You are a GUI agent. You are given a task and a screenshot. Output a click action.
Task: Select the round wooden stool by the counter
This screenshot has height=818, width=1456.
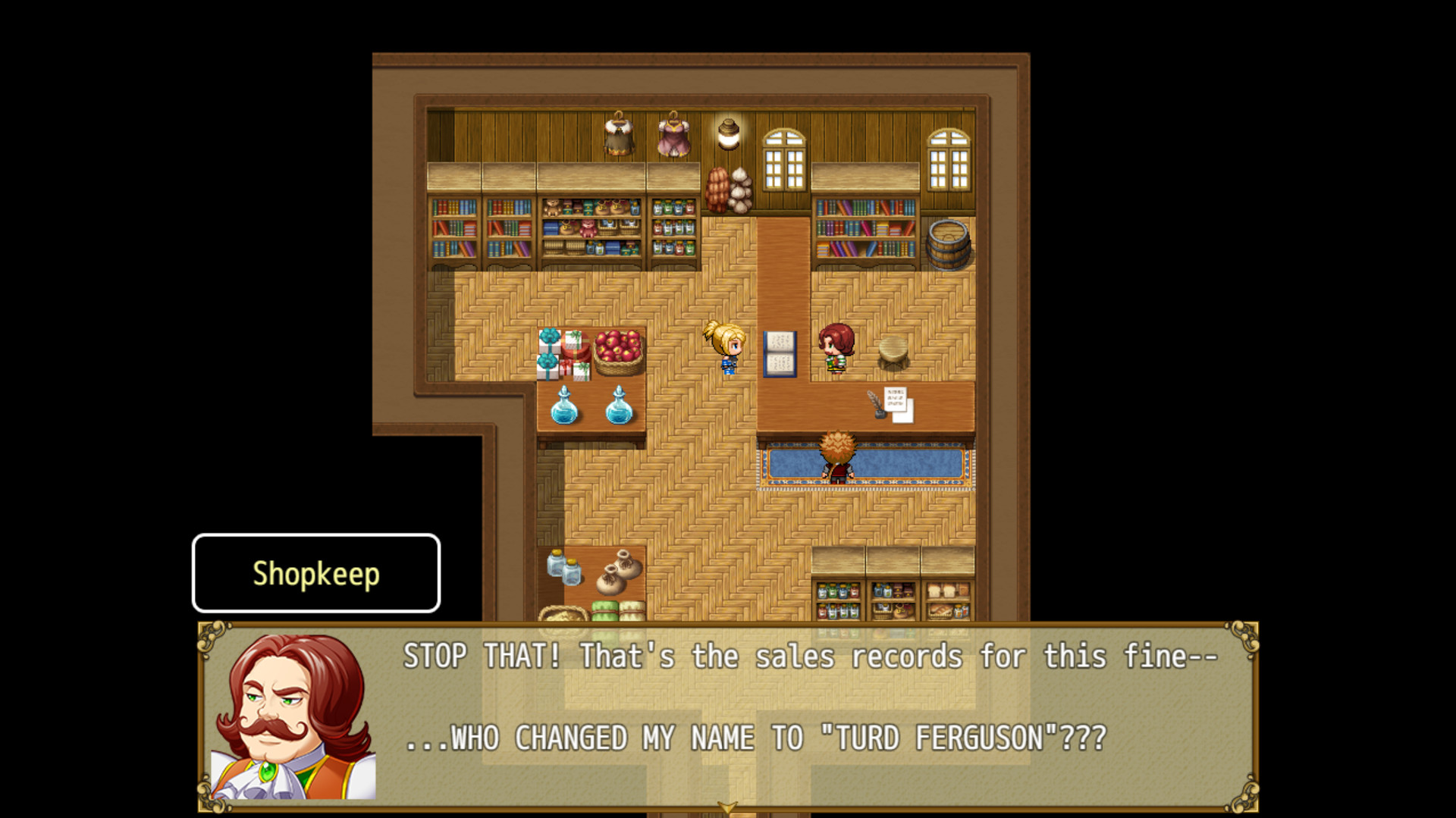pos(895,351)
